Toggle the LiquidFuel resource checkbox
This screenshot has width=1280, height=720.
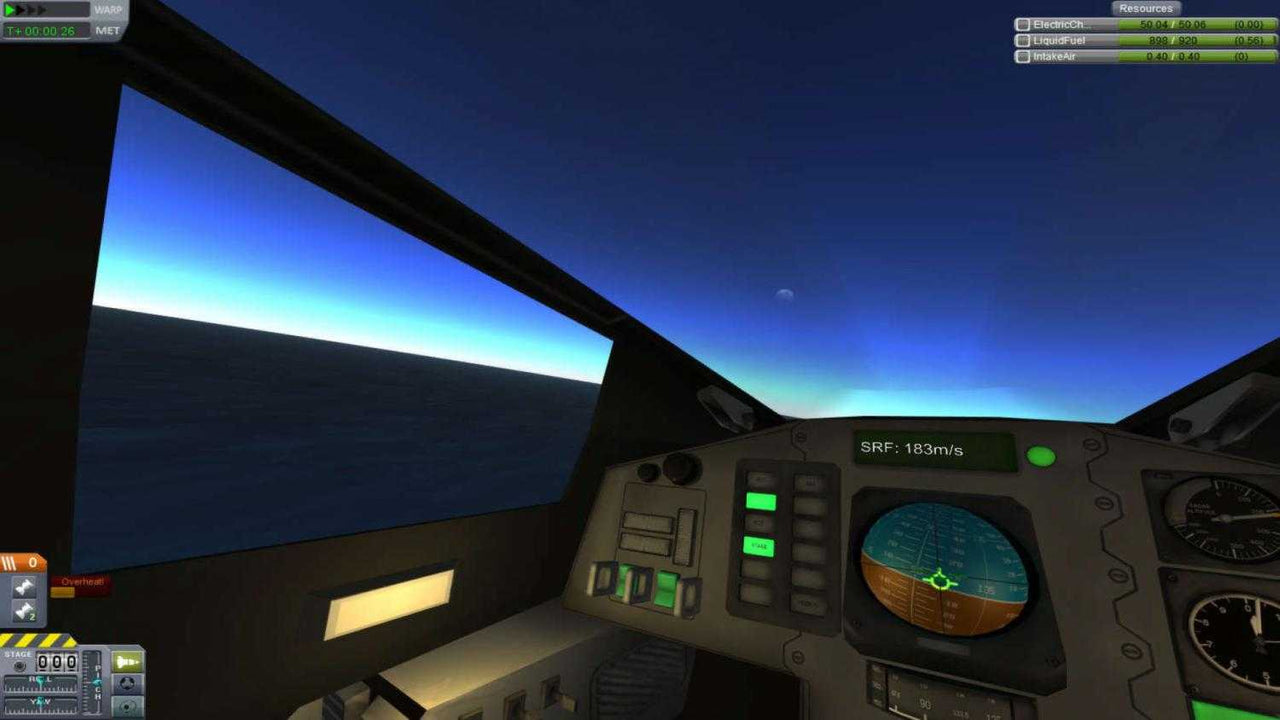(x=1023, y=41)
